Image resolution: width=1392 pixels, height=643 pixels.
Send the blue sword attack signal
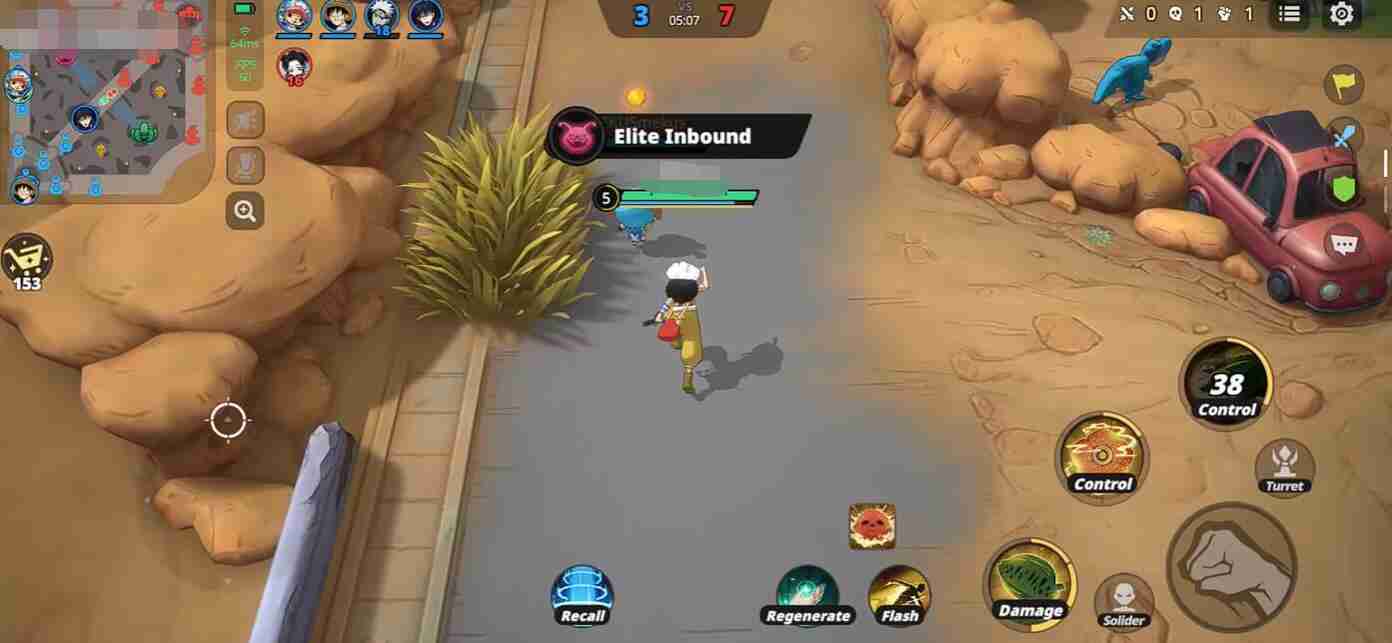point(1344,136)
